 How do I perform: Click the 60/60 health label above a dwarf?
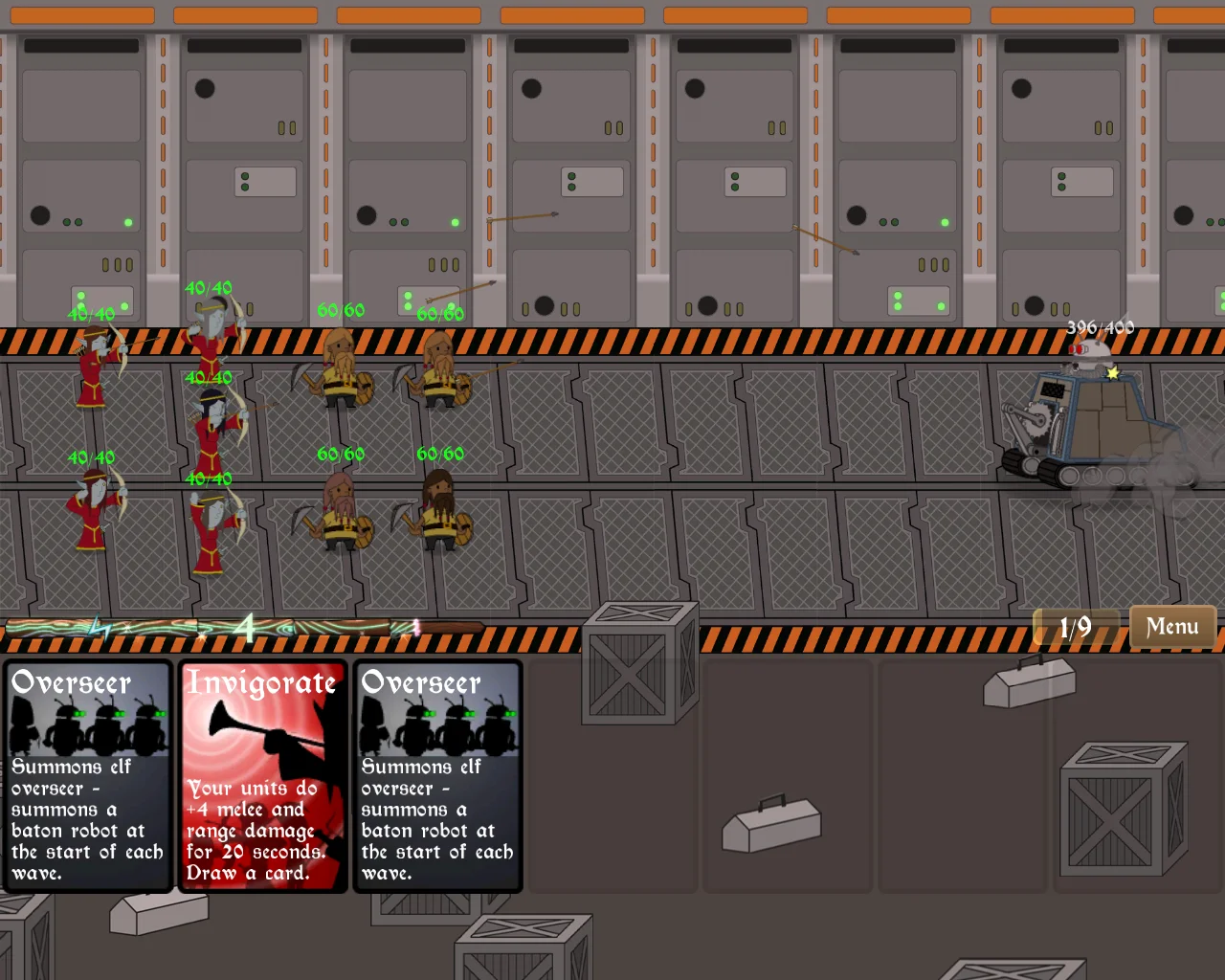pyautogui.click(x=340, y=310)
